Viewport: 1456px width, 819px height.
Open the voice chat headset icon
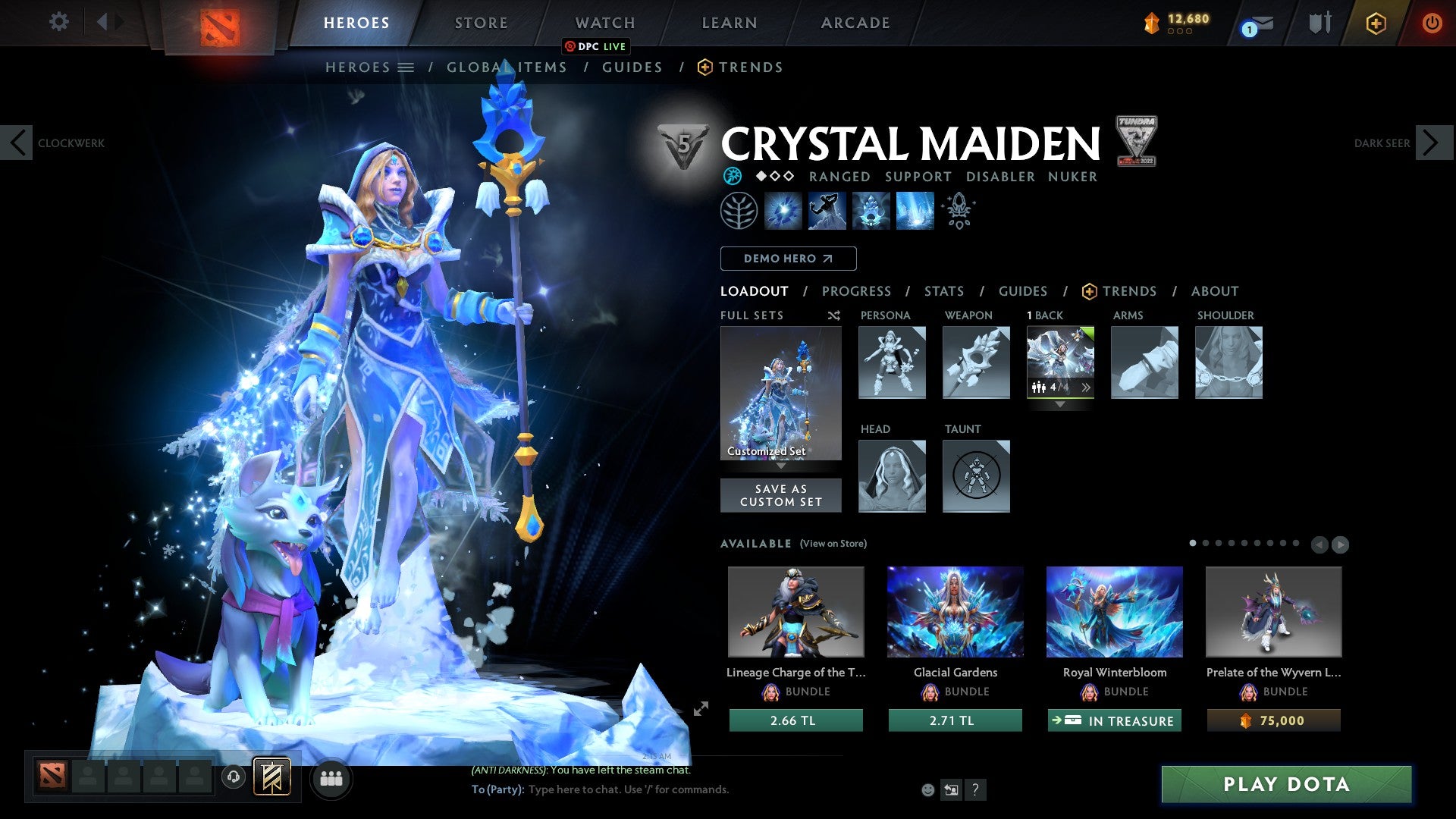(232, 778)
